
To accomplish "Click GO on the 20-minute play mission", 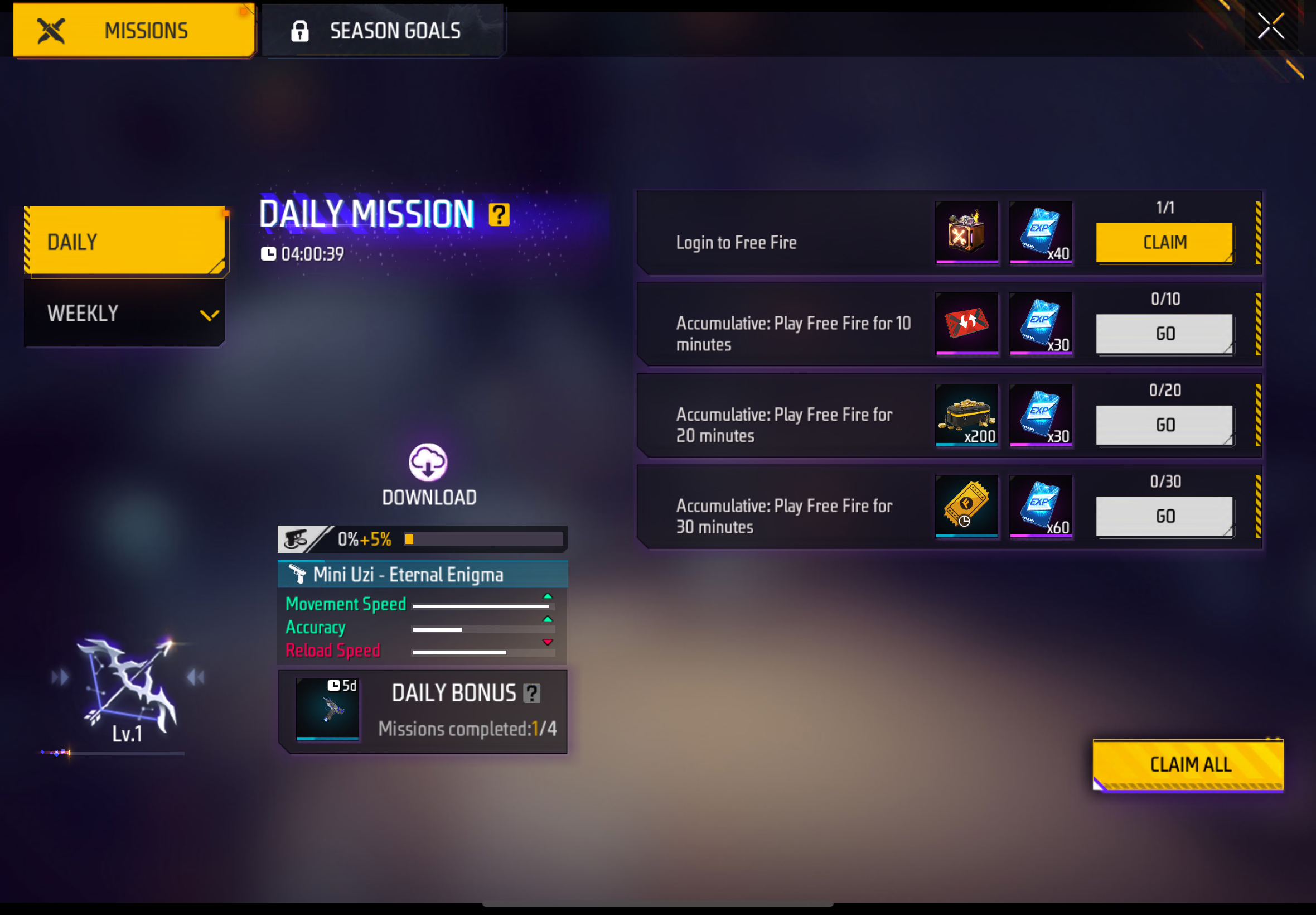I will click(1164, 425).
